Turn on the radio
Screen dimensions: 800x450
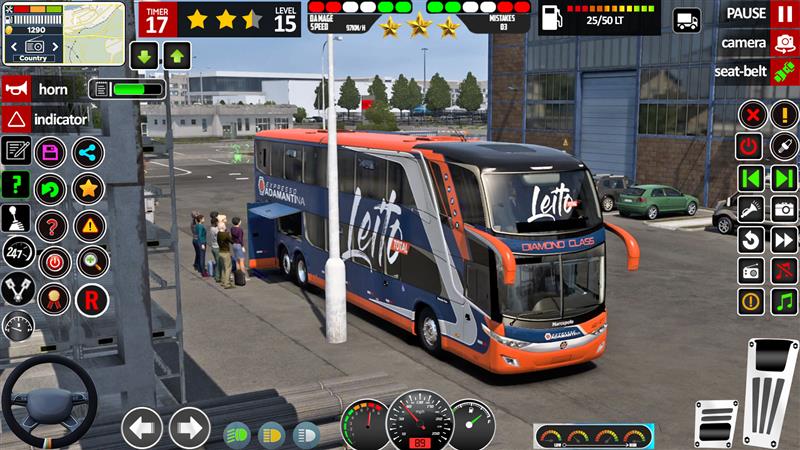(x=751, y=270)
